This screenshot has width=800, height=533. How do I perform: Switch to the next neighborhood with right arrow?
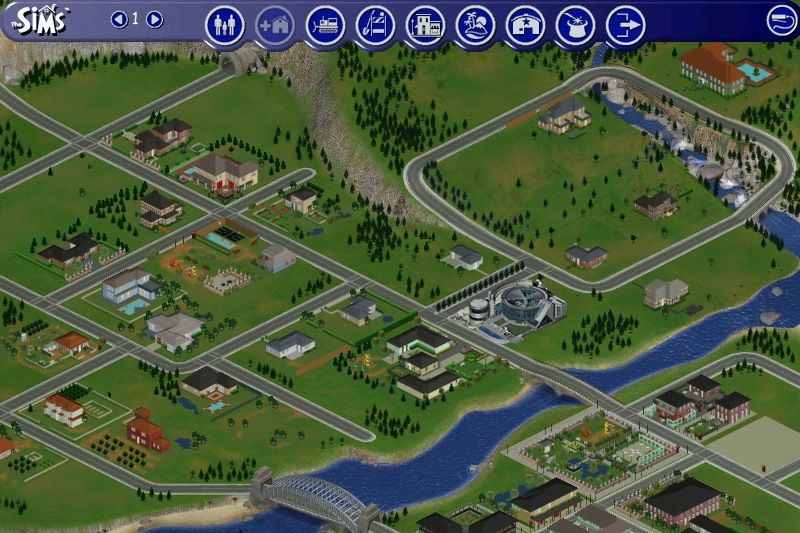[154, 19]
